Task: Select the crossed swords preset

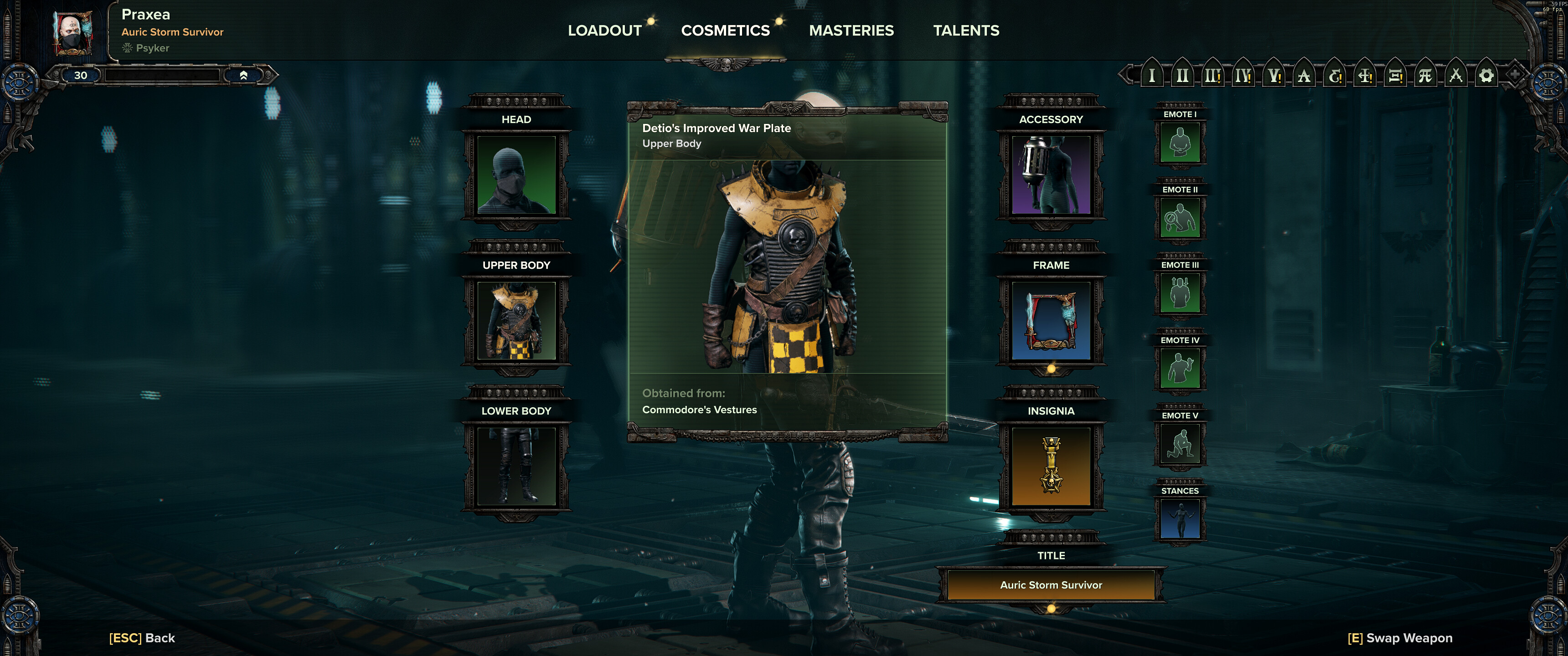Action: tap(1455, 76)
